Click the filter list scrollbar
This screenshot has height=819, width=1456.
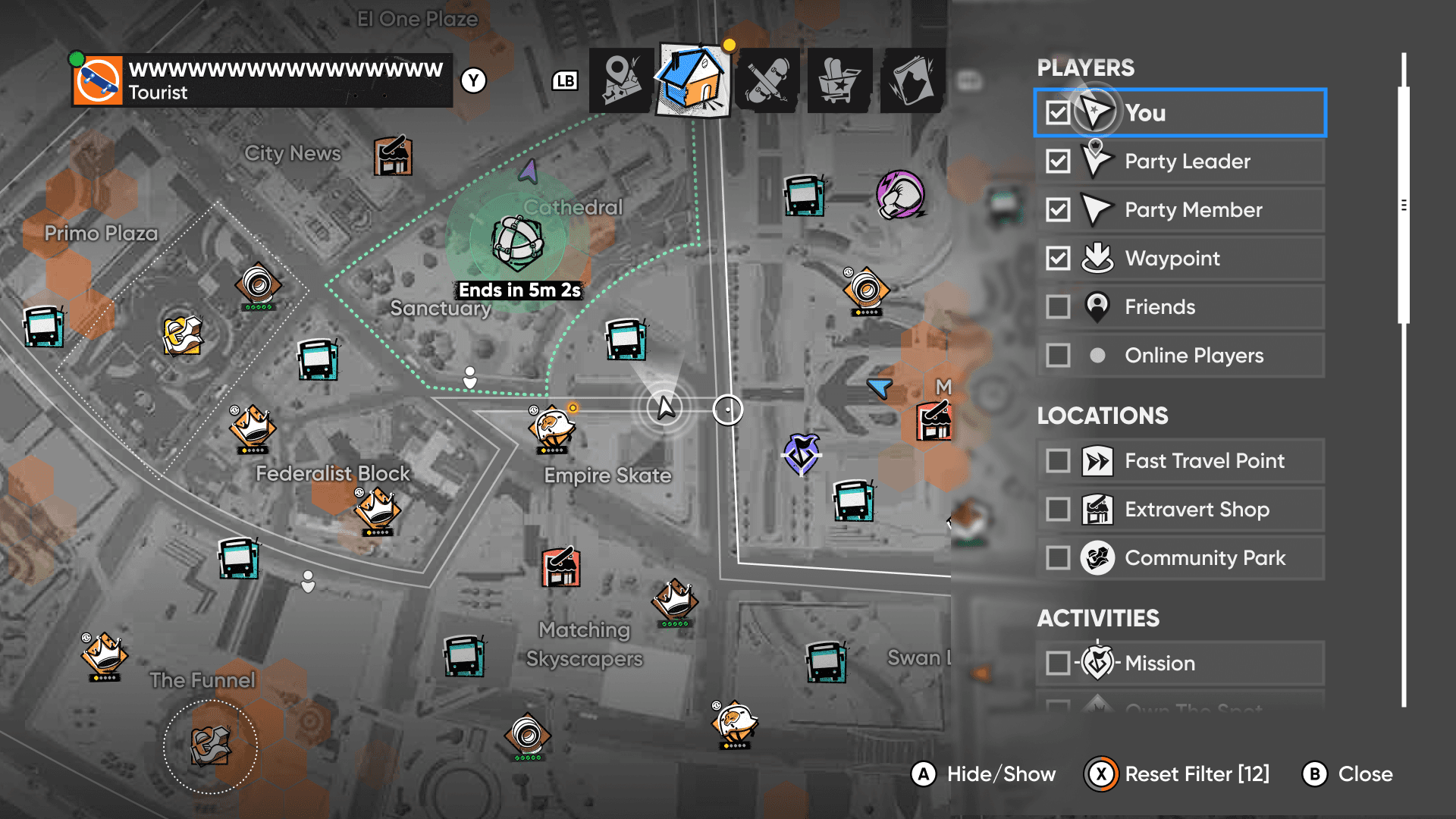tap(1404, 205)
